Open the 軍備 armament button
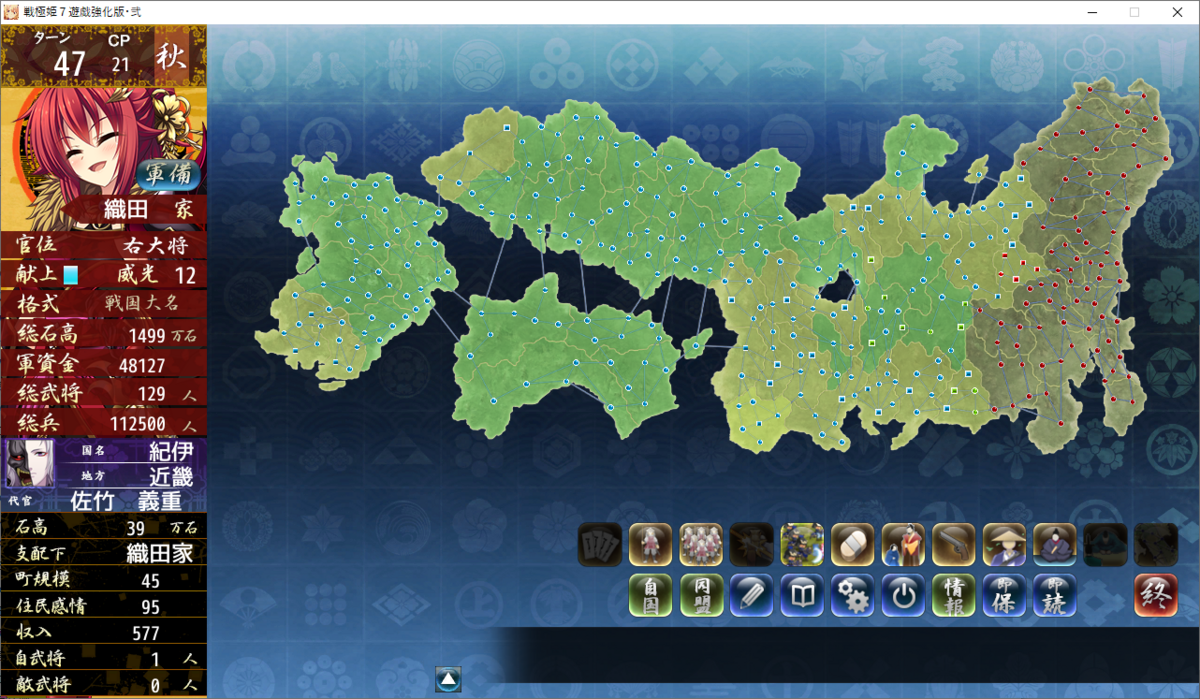Viewport: 1200px width, 699px height. [x=168, y=174]
